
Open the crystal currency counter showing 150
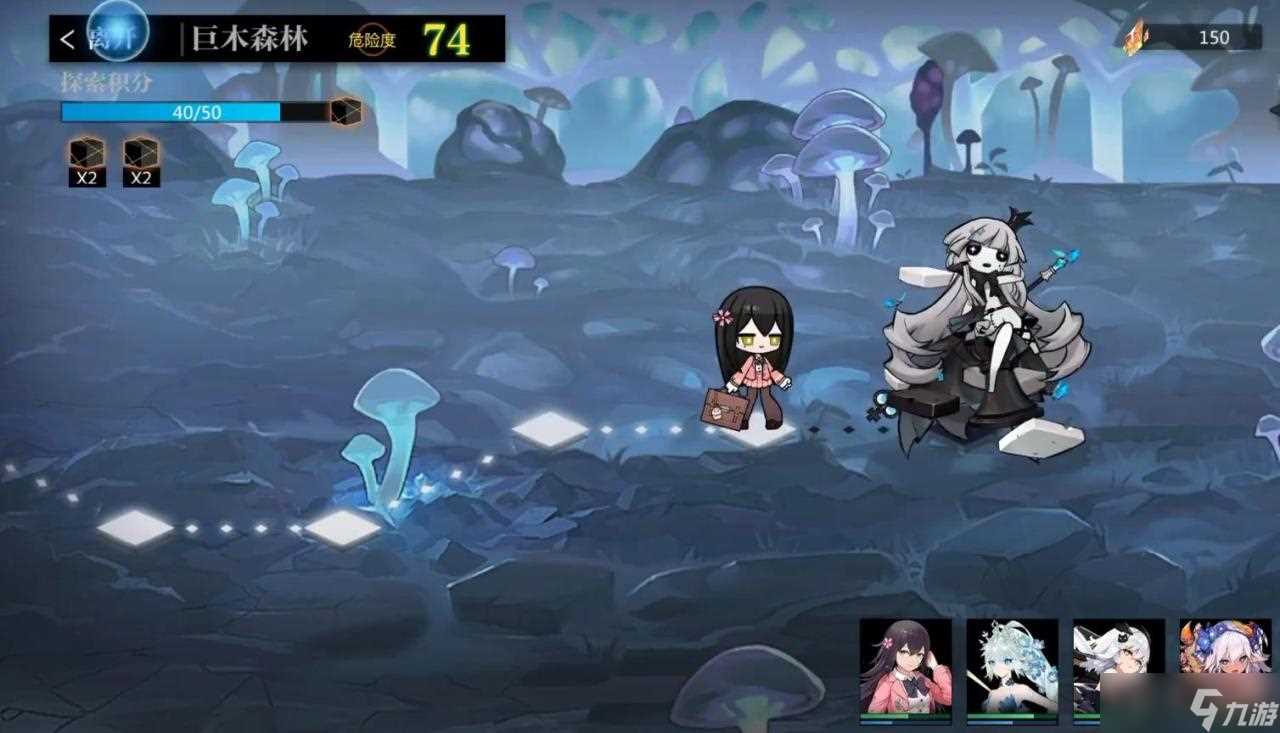(1190, 38)
